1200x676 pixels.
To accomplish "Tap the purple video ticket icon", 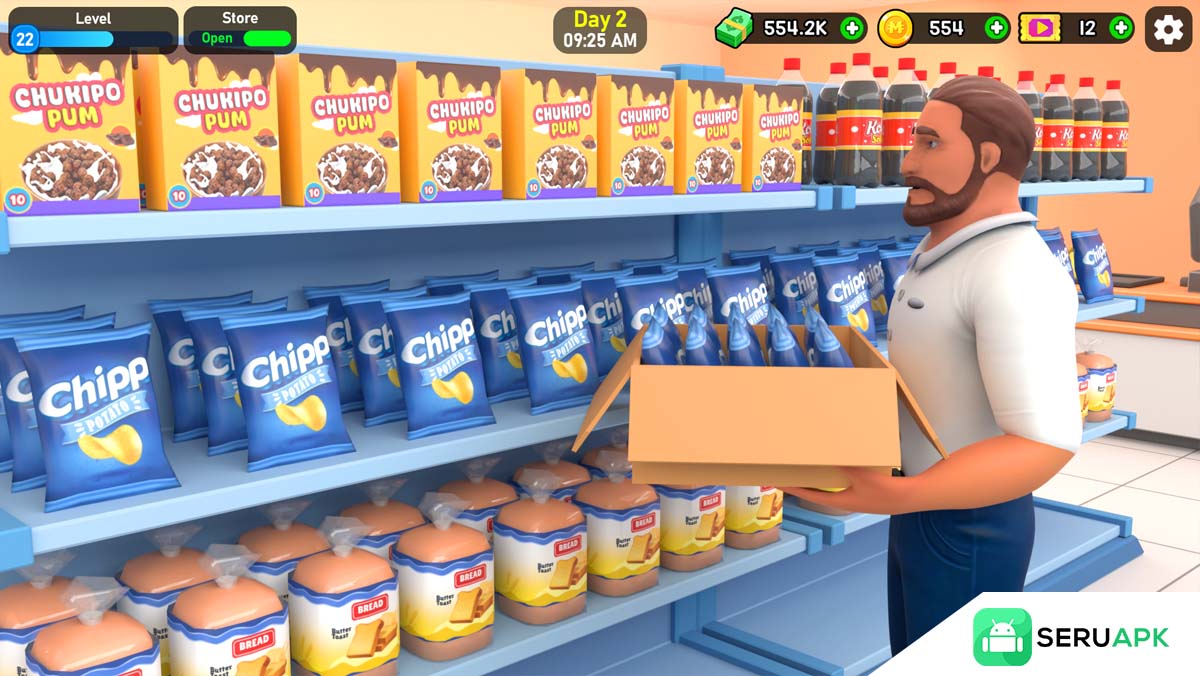I will point(1040,28).
